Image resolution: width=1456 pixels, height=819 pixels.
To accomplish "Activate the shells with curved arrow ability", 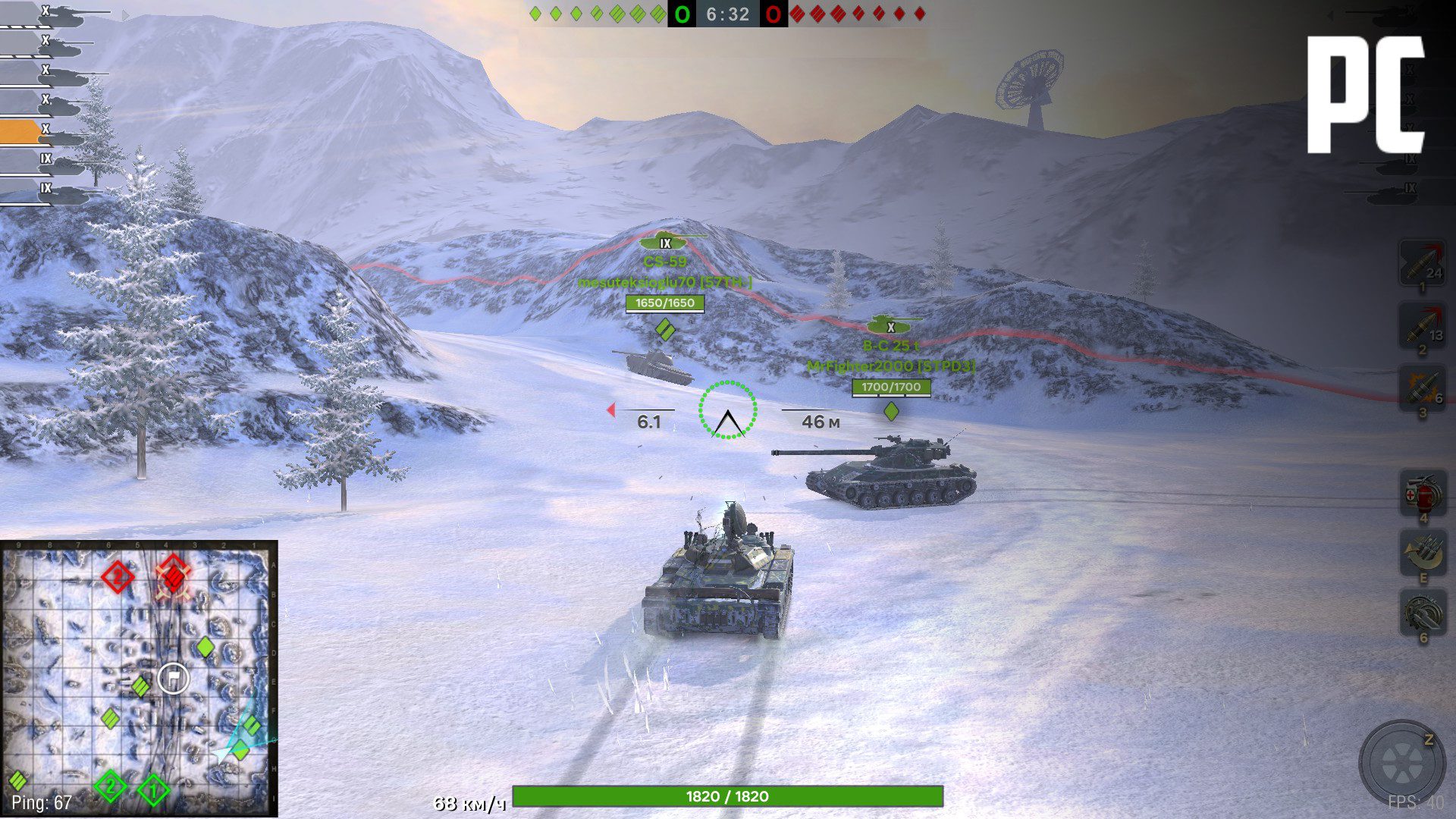I will click(x=1422, y=554).
